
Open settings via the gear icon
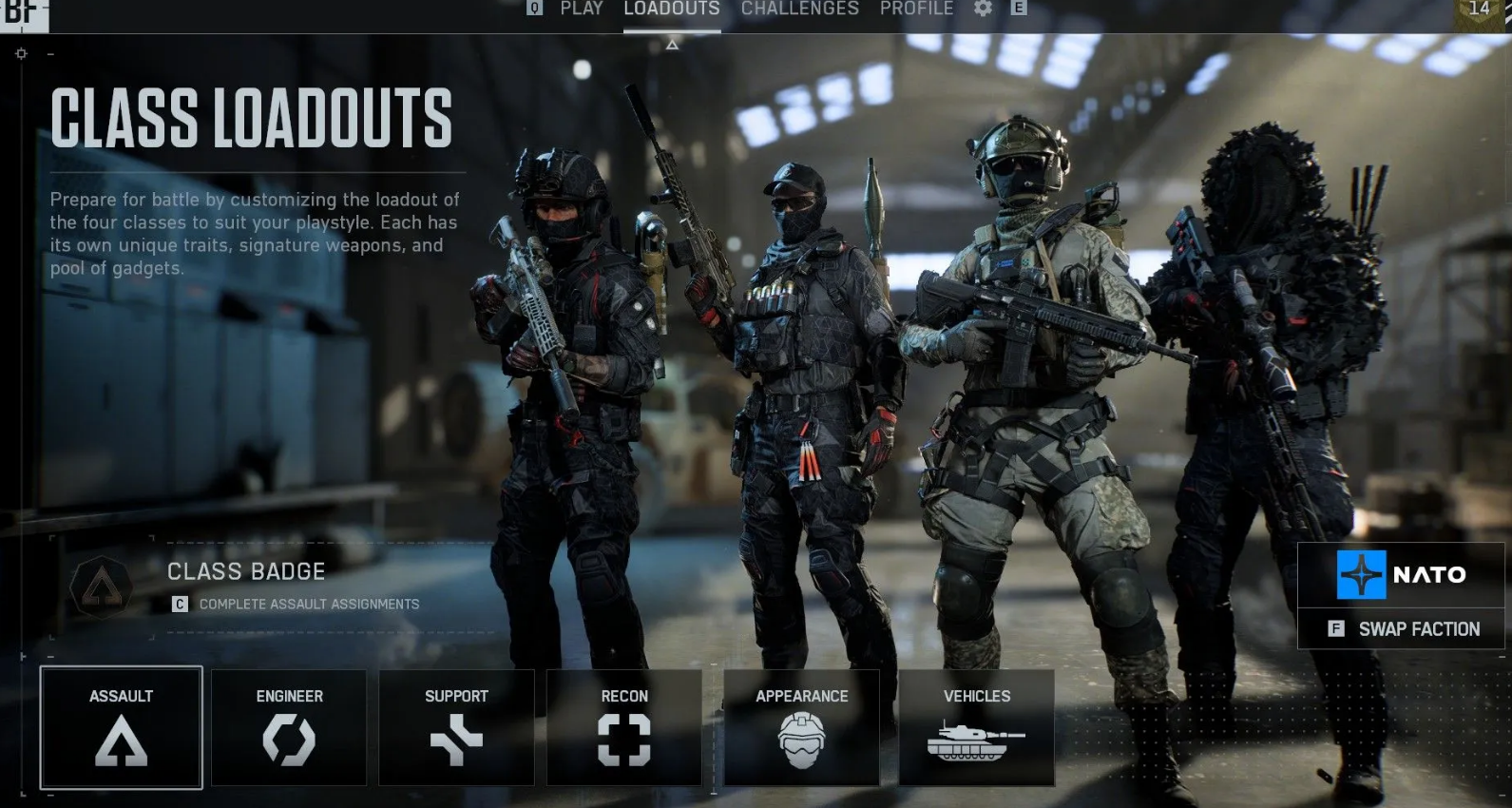click(x=983, y=9)
